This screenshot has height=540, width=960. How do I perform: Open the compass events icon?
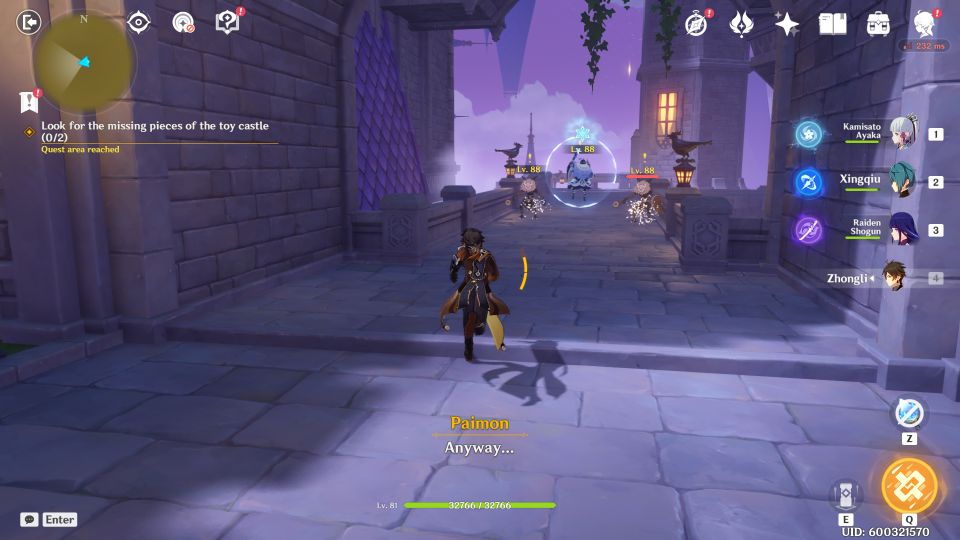coord(696,24)
